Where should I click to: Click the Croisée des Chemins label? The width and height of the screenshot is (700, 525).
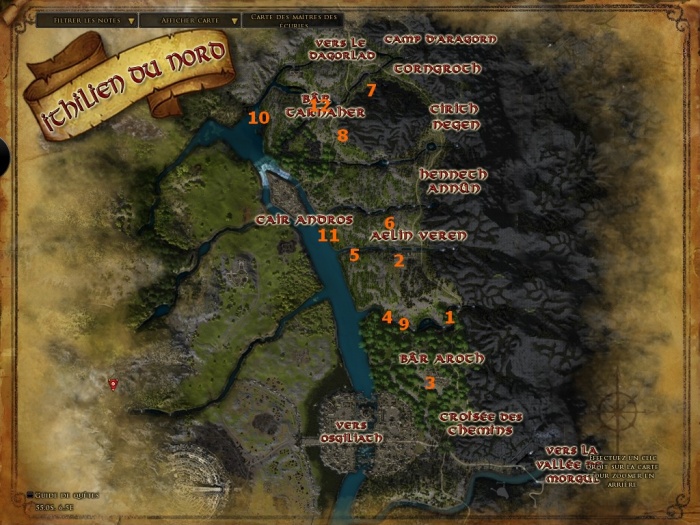[x=481, y=423]
